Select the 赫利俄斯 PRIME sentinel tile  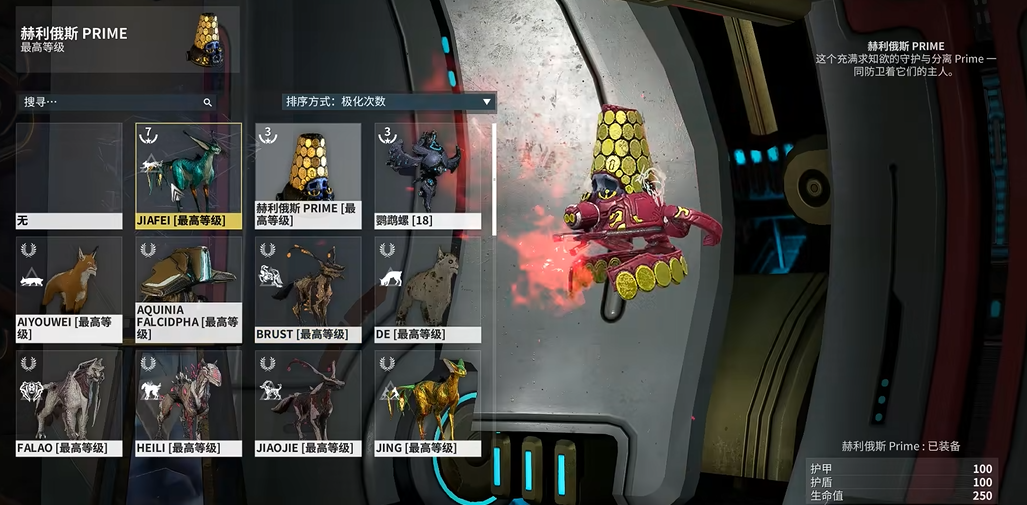coord(308,176)
